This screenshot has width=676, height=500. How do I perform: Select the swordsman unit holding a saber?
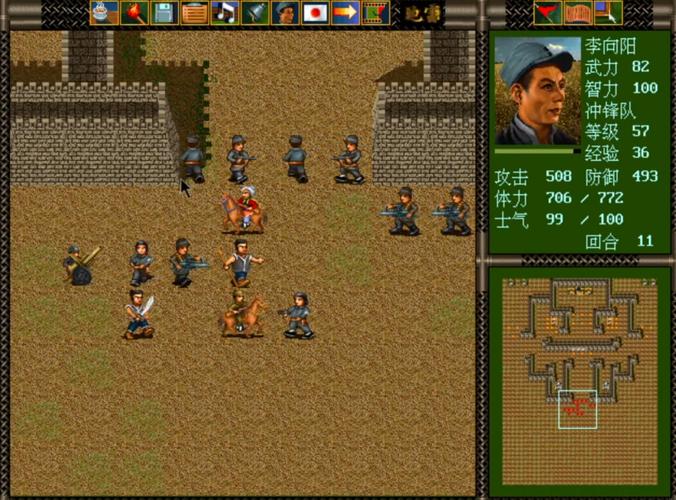click(139, 313)
